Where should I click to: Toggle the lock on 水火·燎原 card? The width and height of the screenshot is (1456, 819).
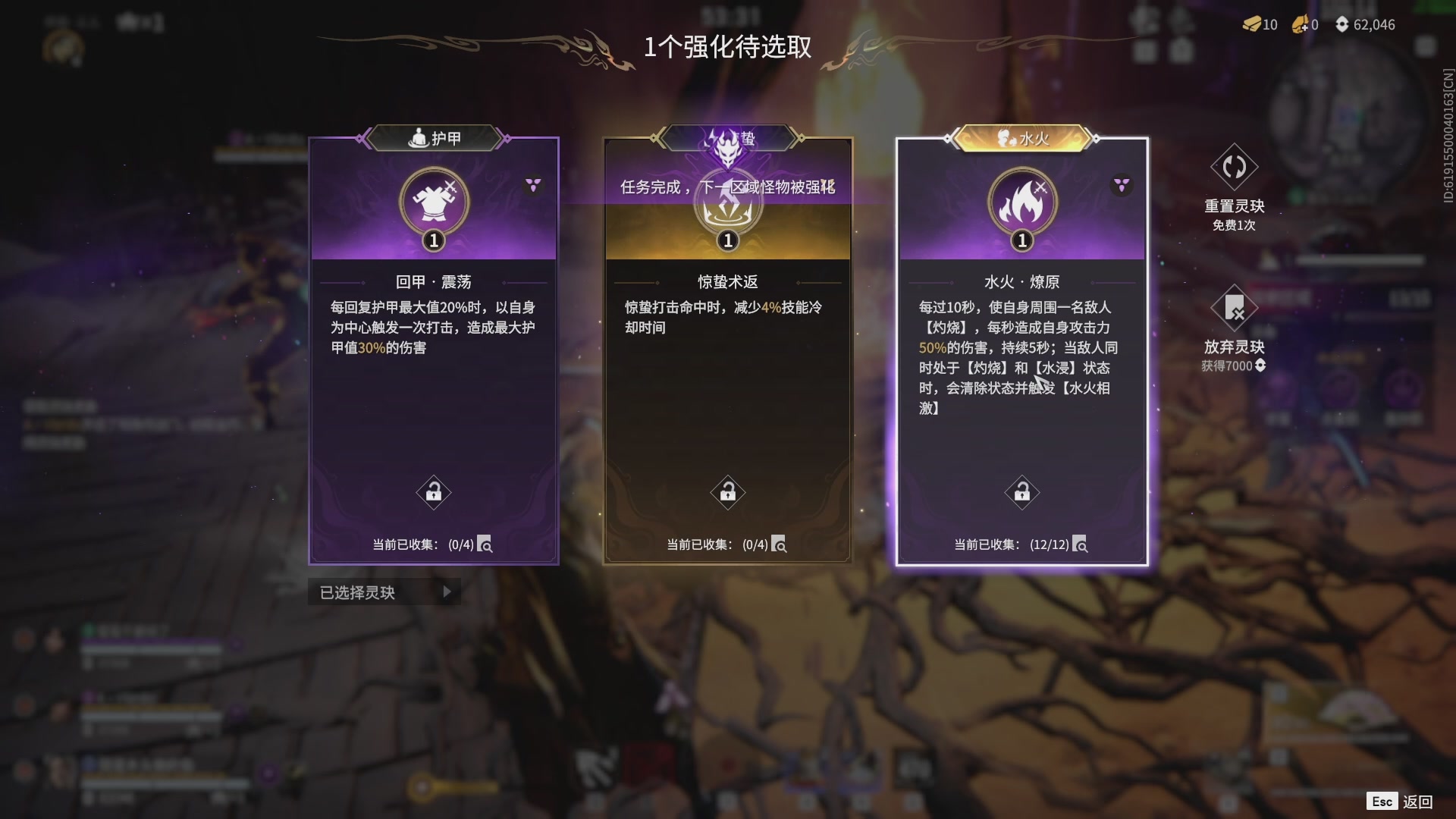click(1021, 491)
